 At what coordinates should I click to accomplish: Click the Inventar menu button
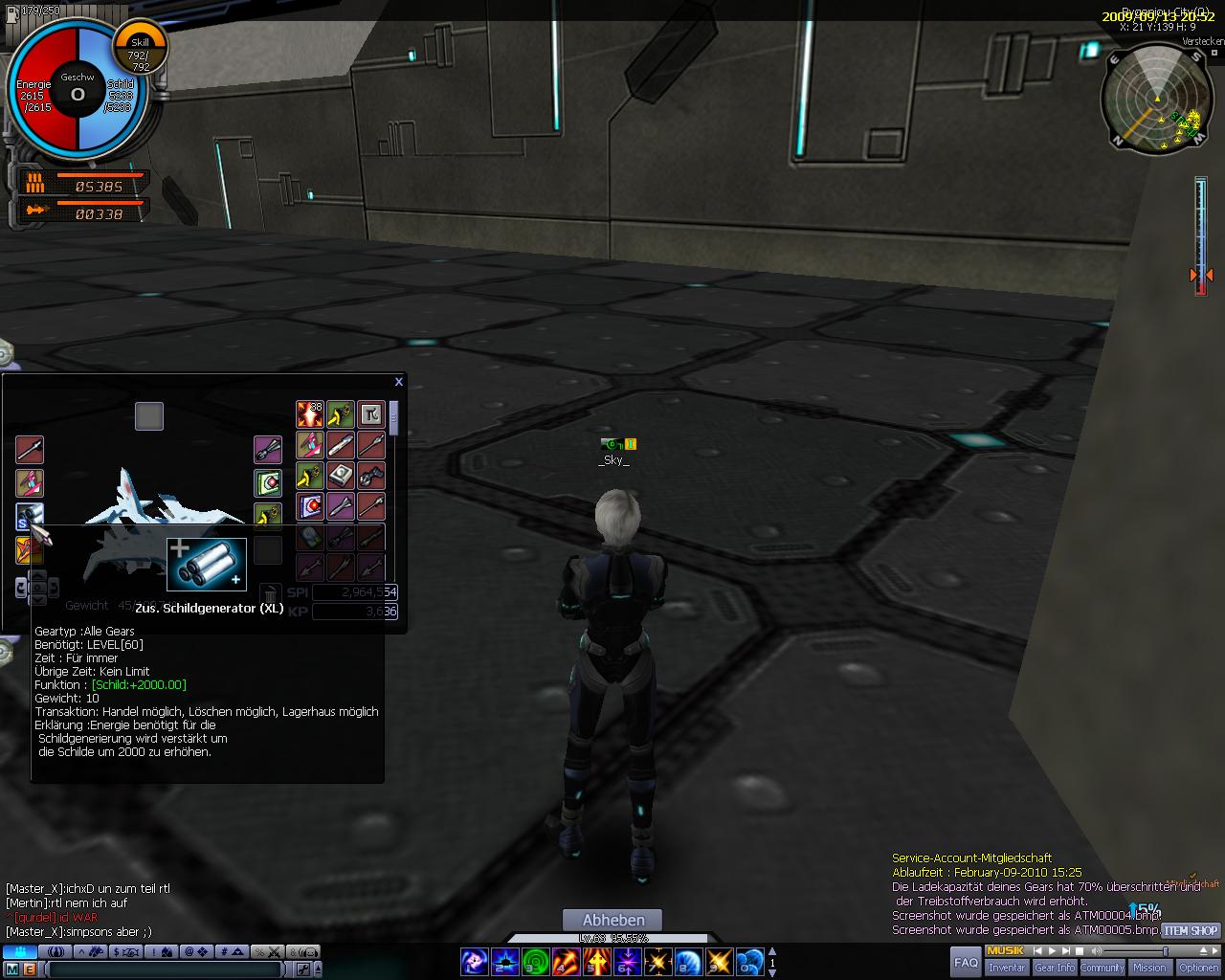point(1007,968)
